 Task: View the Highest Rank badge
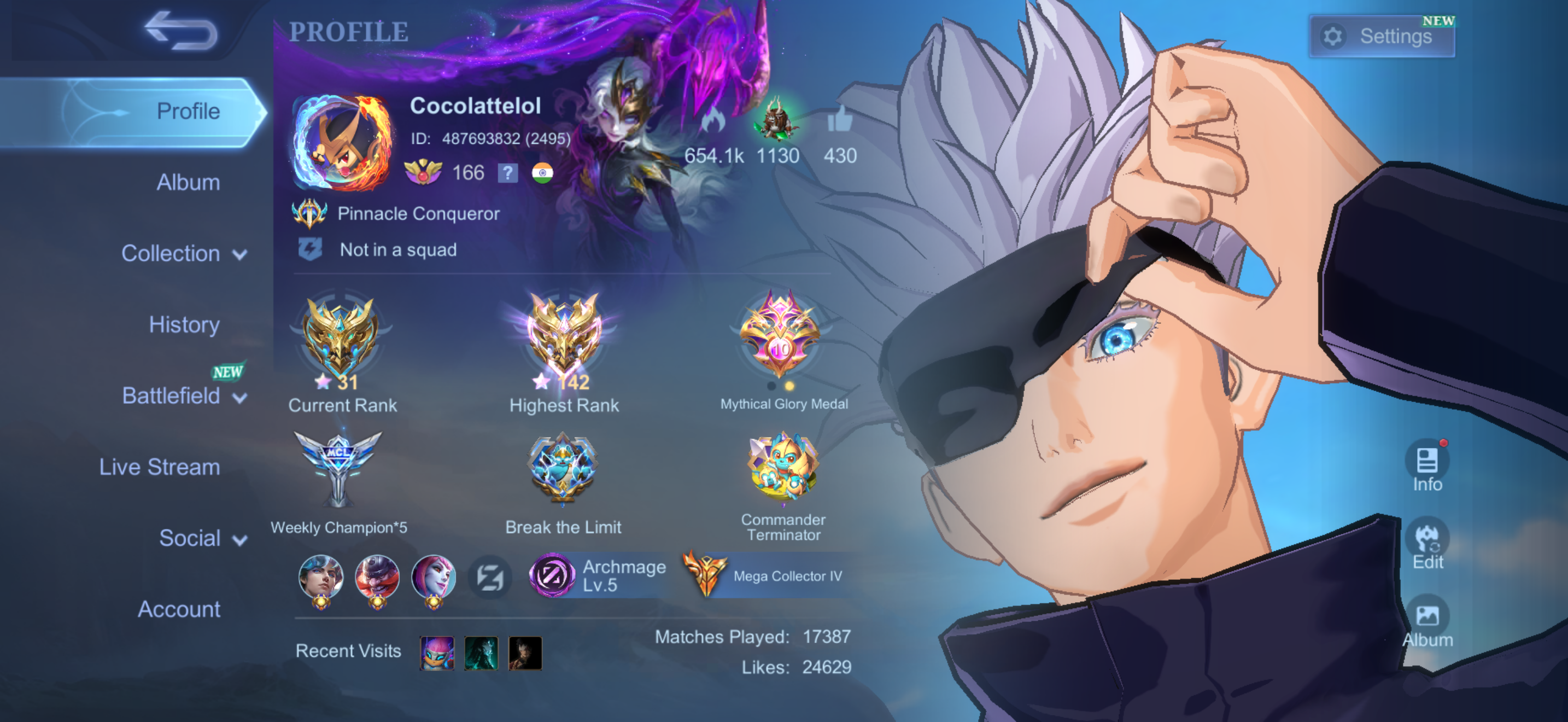[564, 341]
